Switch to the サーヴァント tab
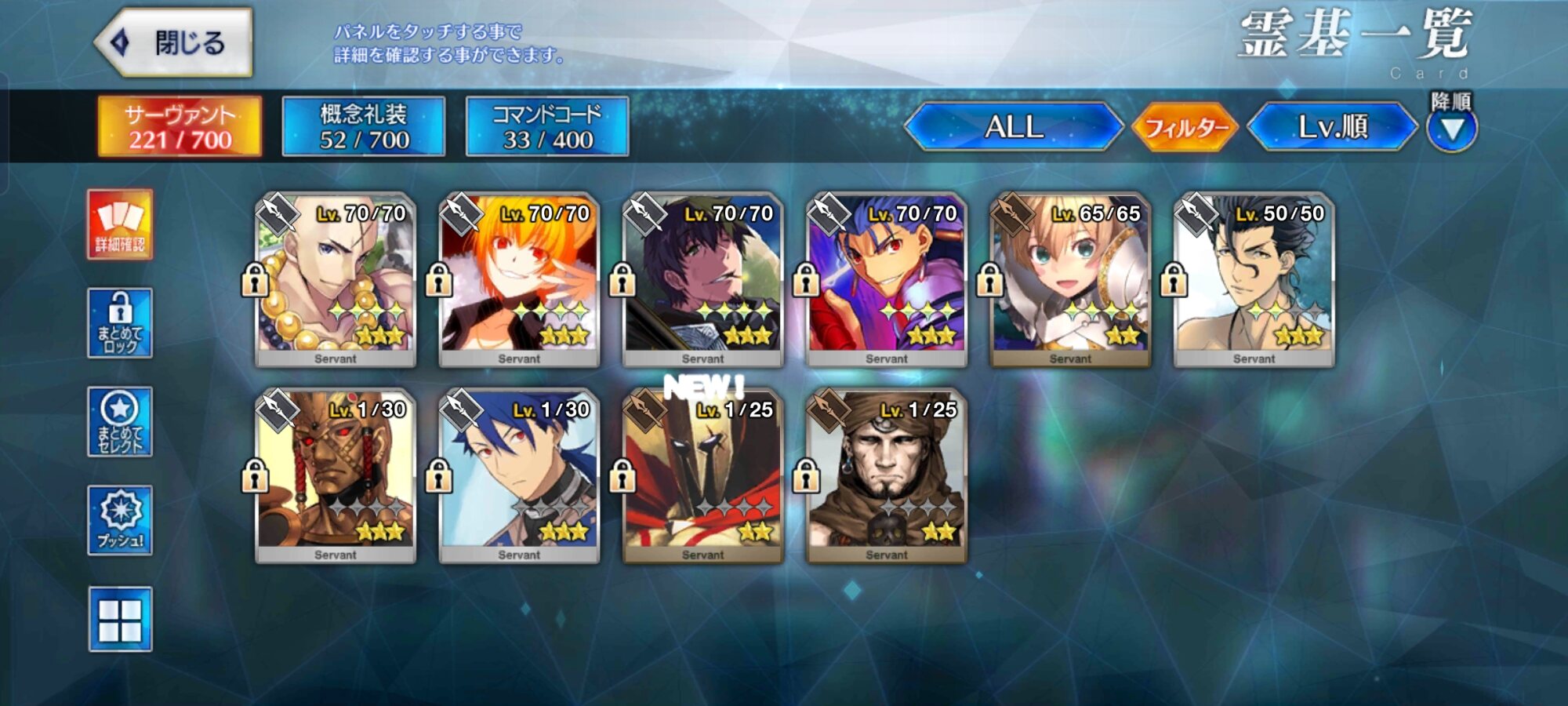 180,126
